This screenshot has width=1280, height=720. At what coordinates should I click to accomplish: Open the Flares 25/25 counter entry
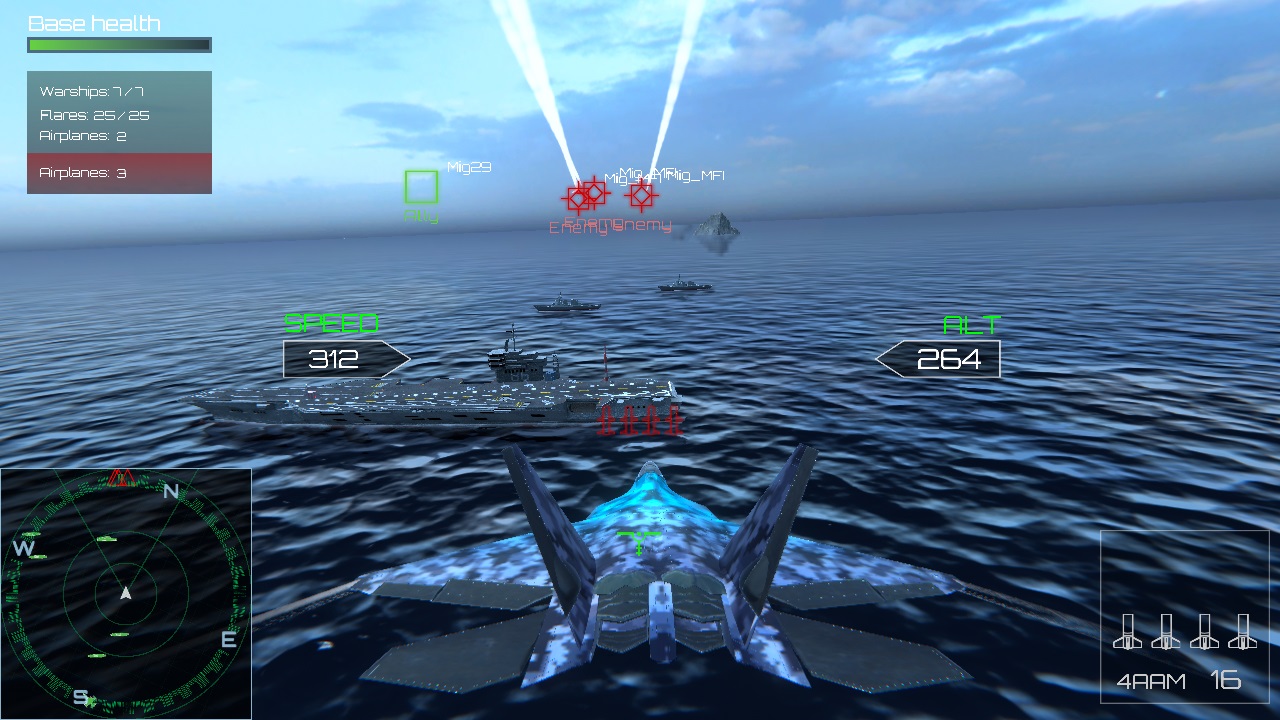point(94,115)
